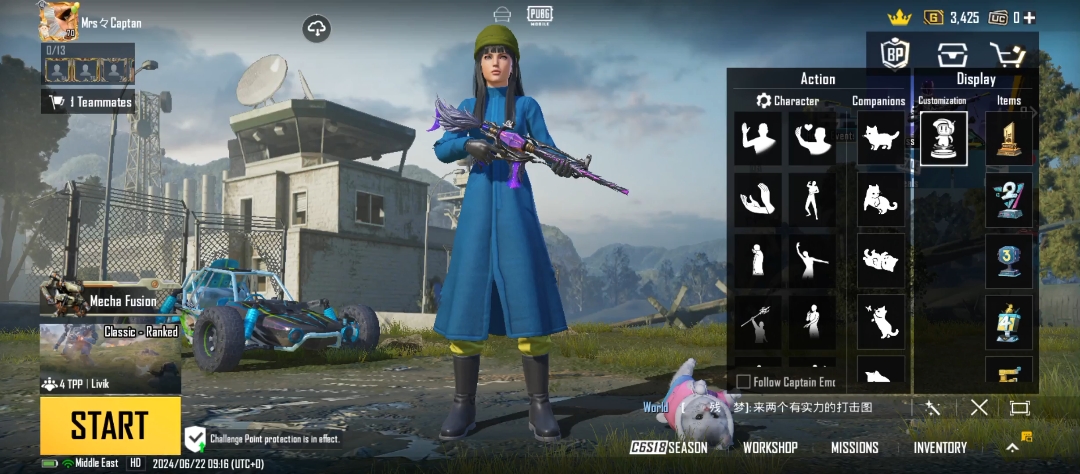Select the highlighted Customization display figure
Screen dimensions: 1080x474
pos(943,138)
